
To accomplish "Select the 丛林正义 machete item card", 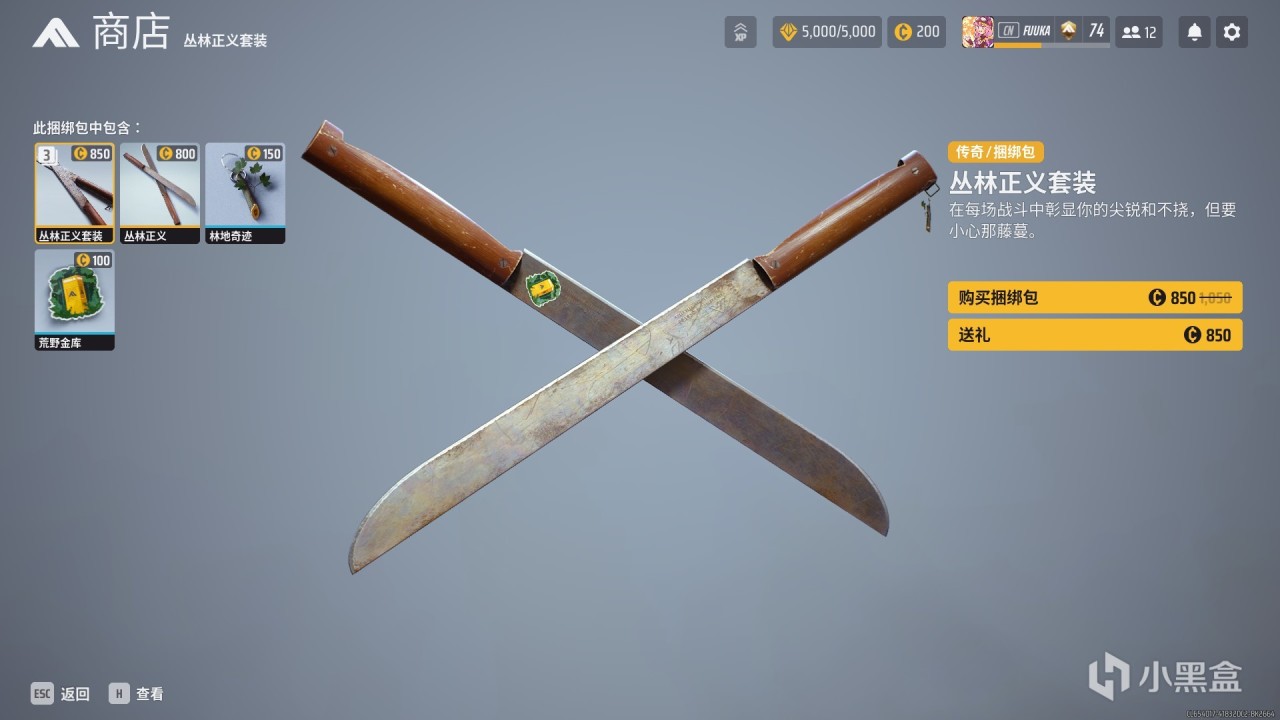I will [159, 190].
